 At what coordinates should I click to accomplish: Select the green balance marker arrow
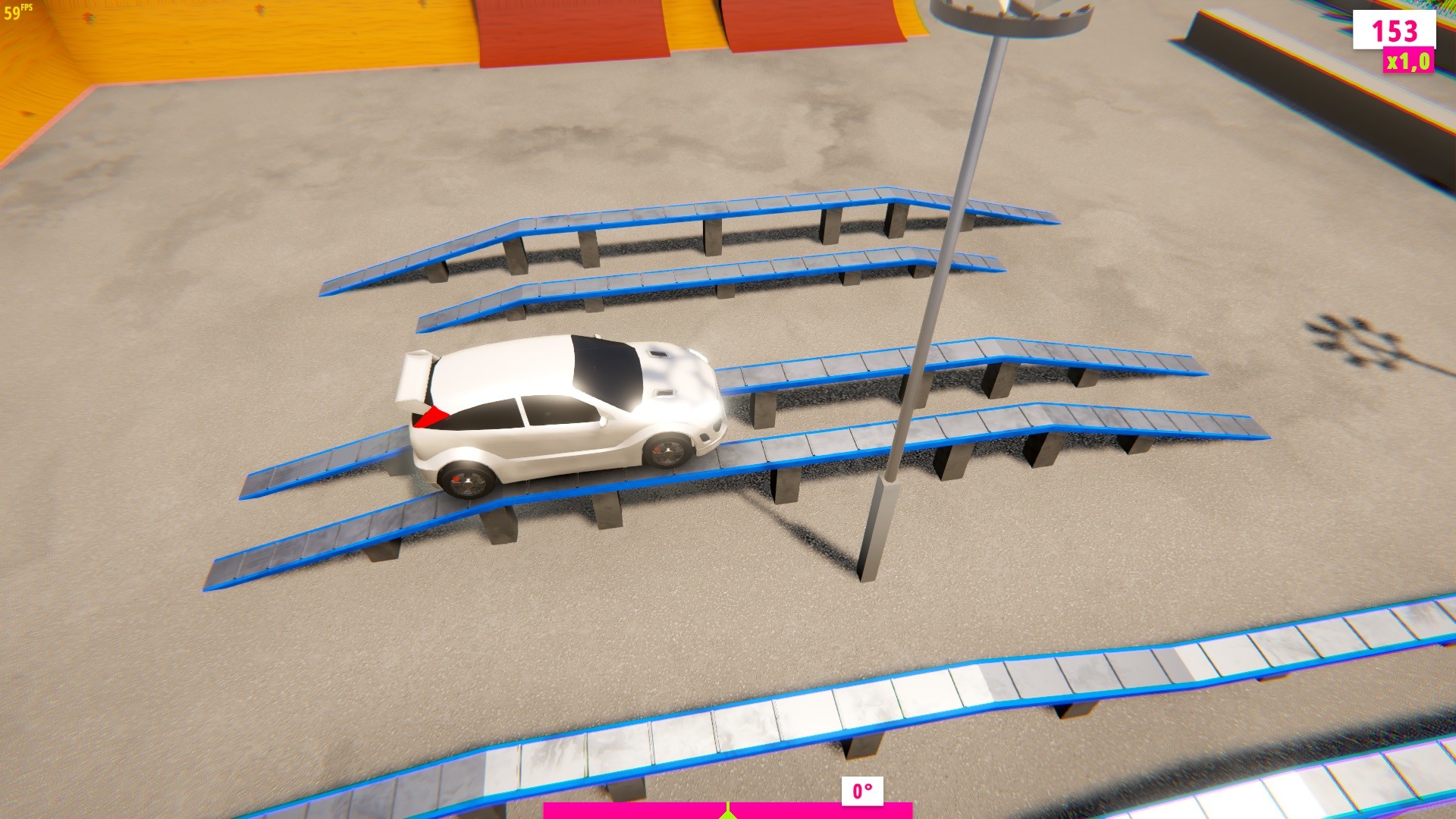pos(730,815)
